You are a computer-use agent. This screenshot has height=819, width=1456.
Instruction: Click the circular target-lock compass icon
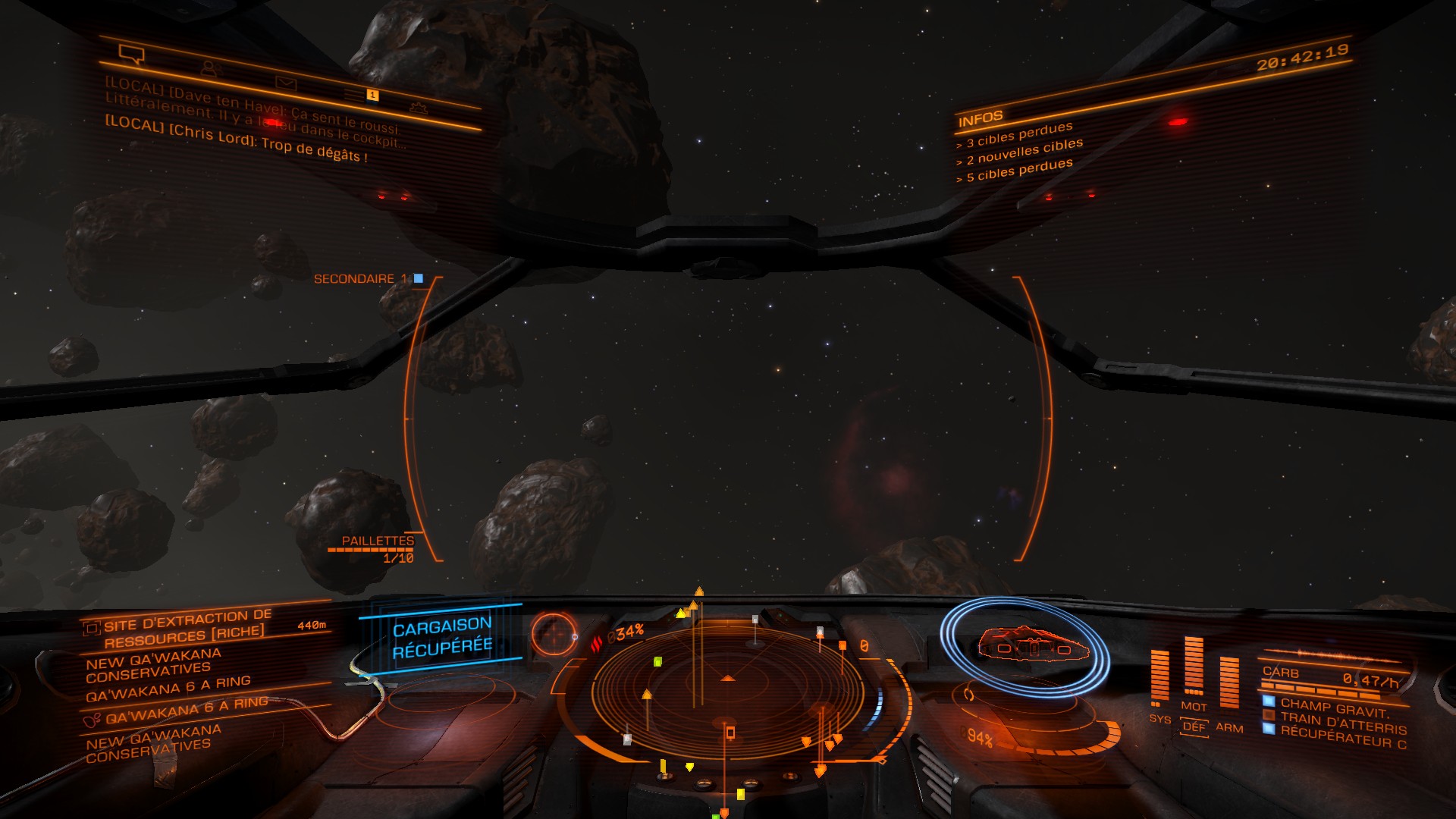[554, 633]
